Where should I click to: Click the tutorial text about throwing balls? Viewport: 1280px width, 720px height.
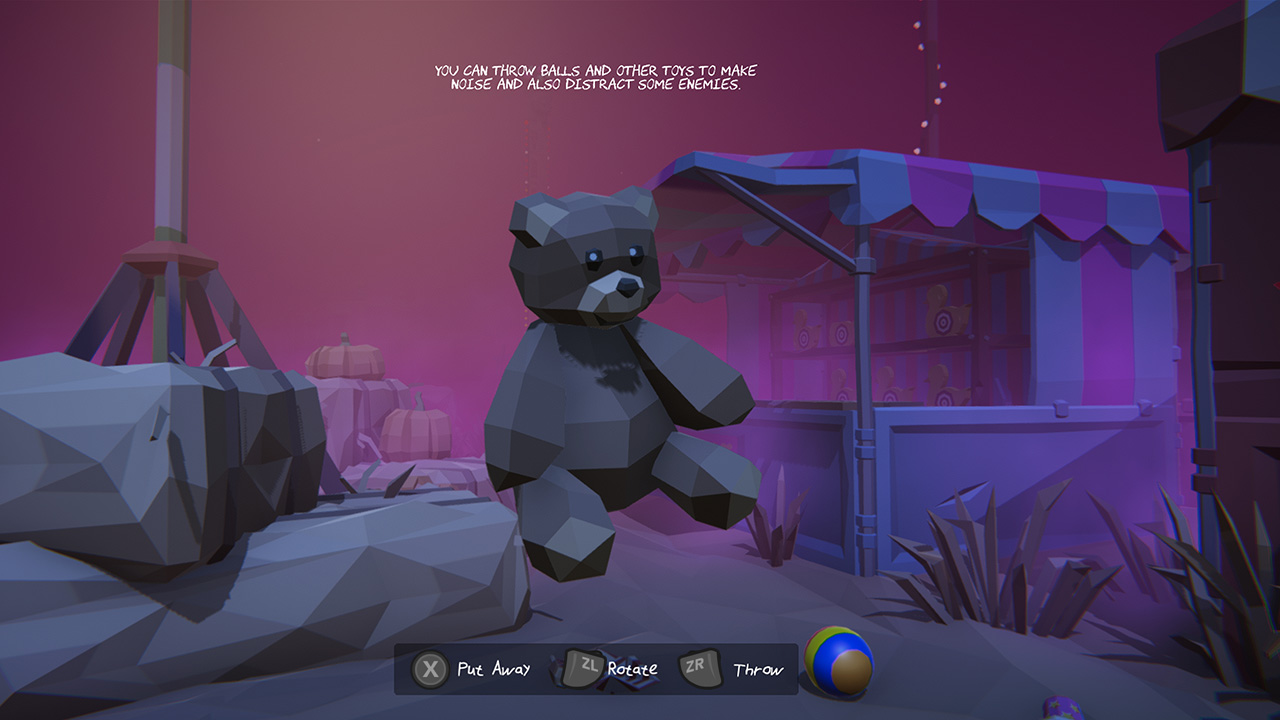(x=598, y=78)
